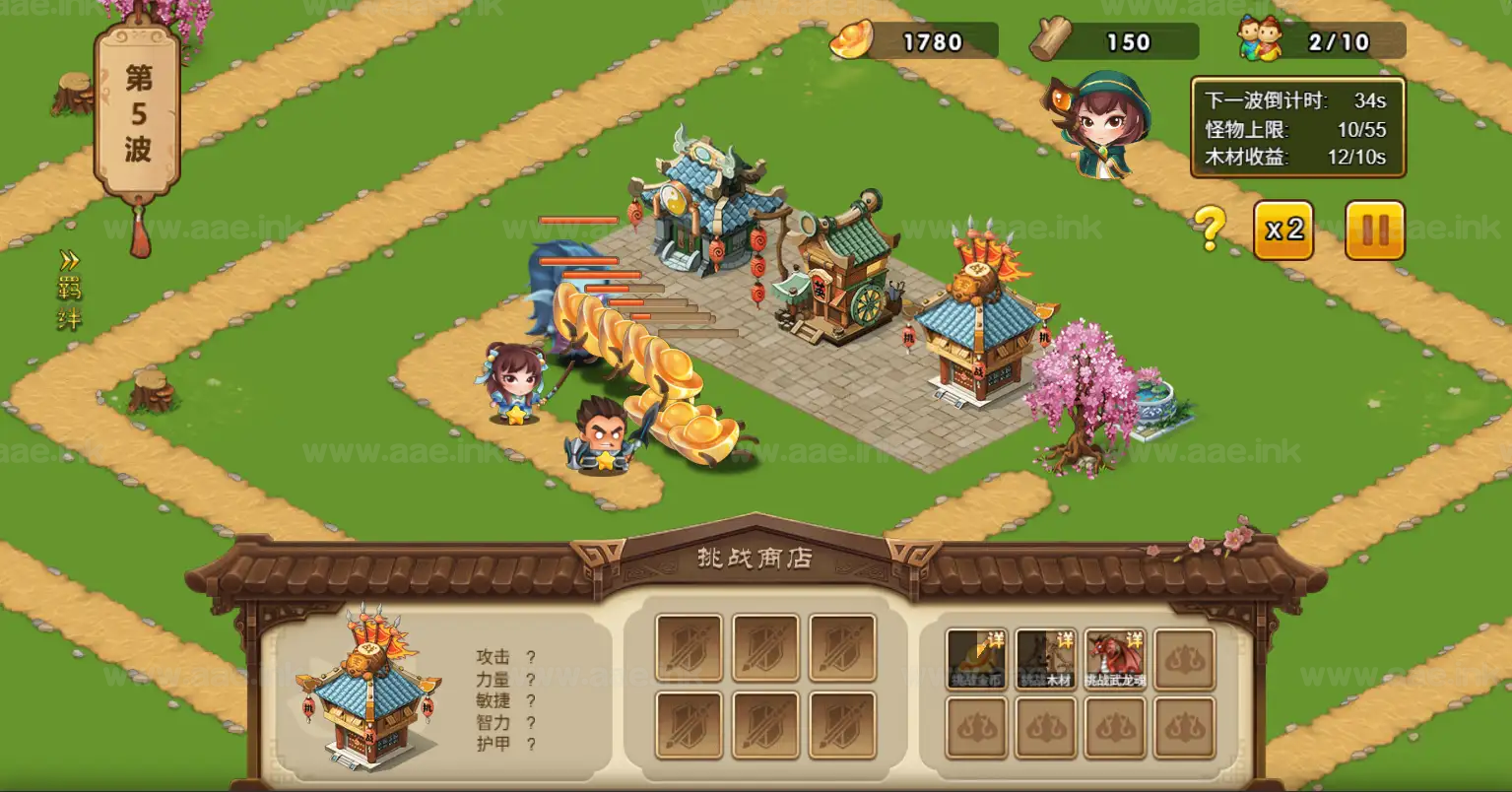Toggle the x2 game speed button
The image size is (1512, 792).
click(1282, 231)
